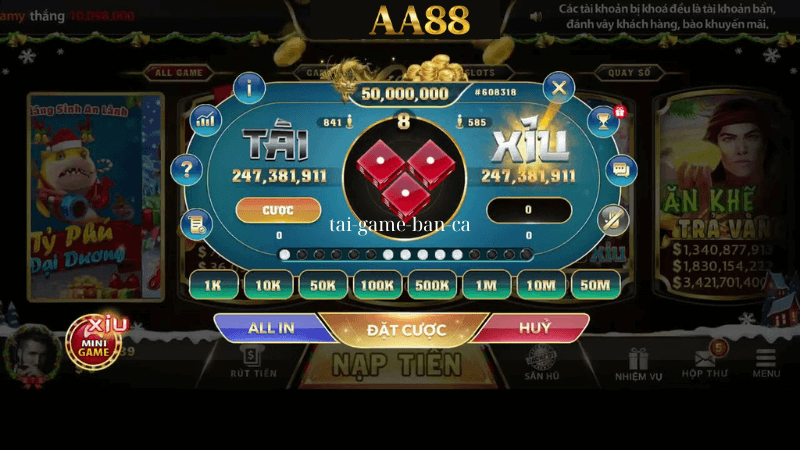Click the orange CƯỢC button under Tài
This screenshot has width=800, height=450.
pos(278,210)
